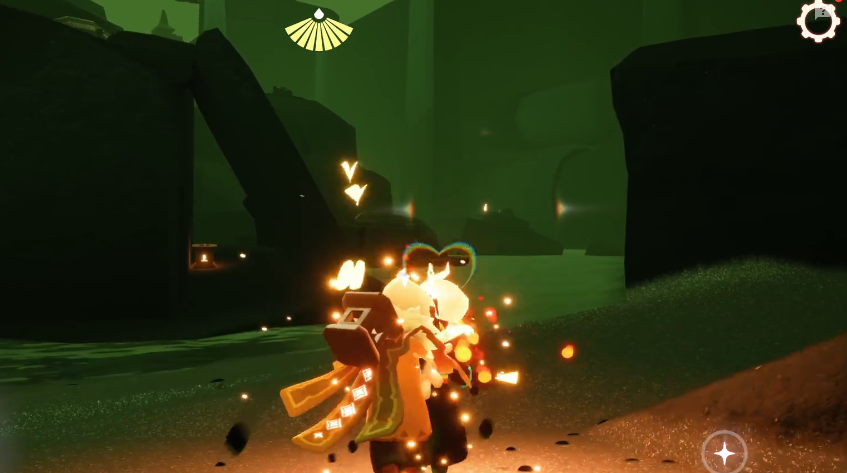Tap the four-pointed star circle button

click(x=724, y=453)
